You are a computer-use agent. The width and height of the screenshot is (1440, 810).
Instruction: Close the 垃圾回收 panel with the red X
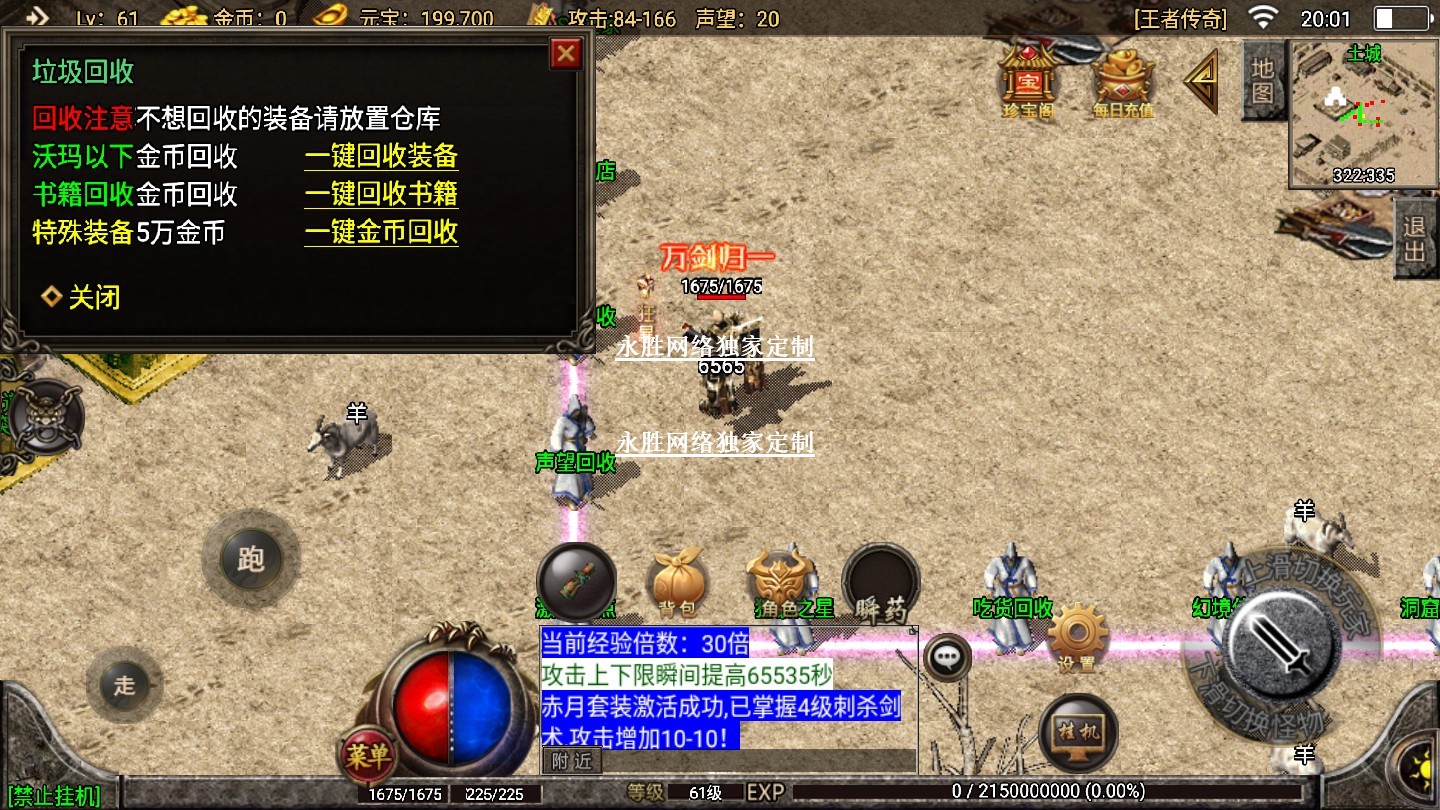(566, 53)
